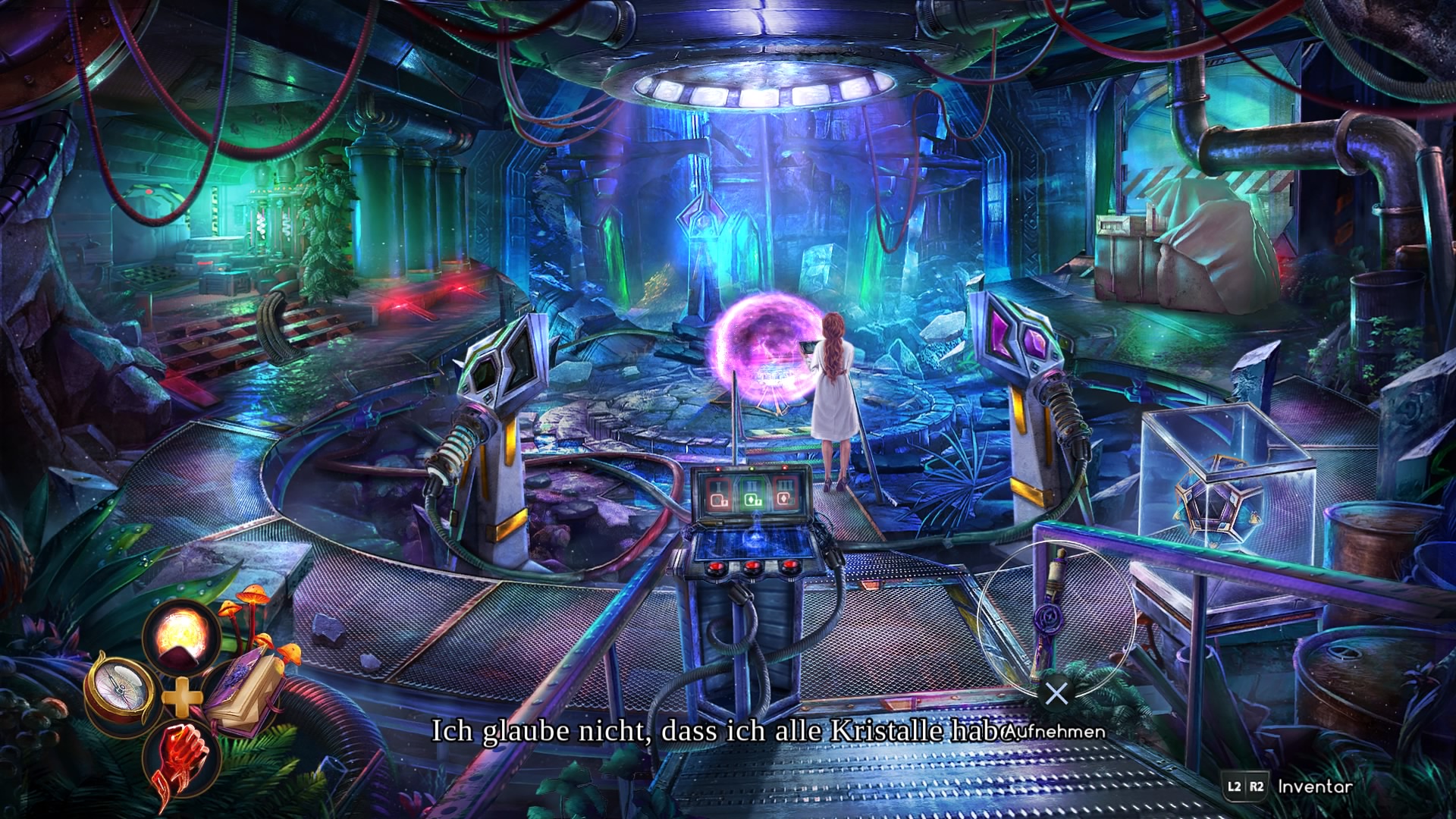Click the X below the Aufnehmen circle

1056,692
